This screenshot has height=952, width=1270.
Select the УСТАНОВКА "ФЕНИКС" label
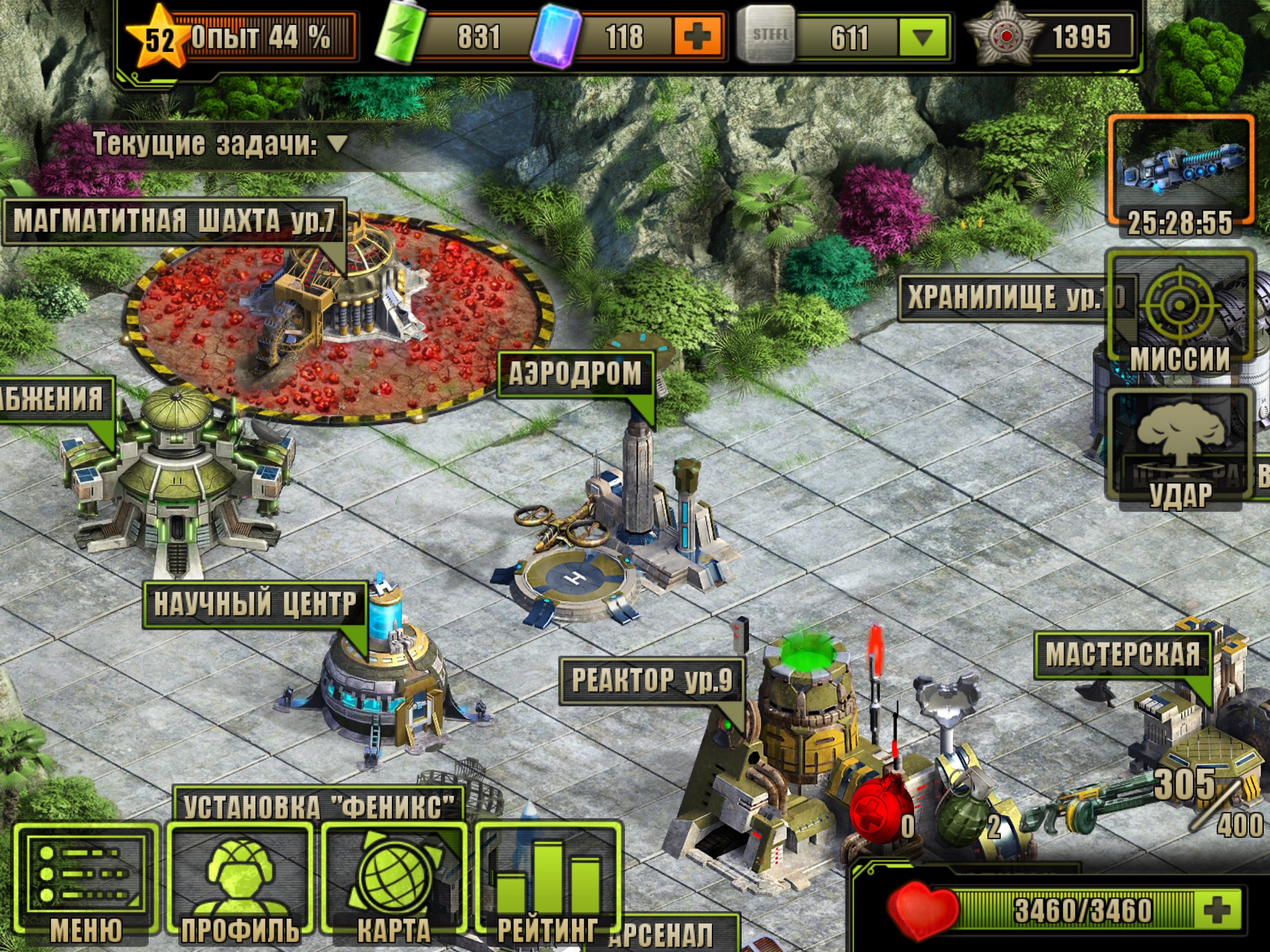(319, 806)
